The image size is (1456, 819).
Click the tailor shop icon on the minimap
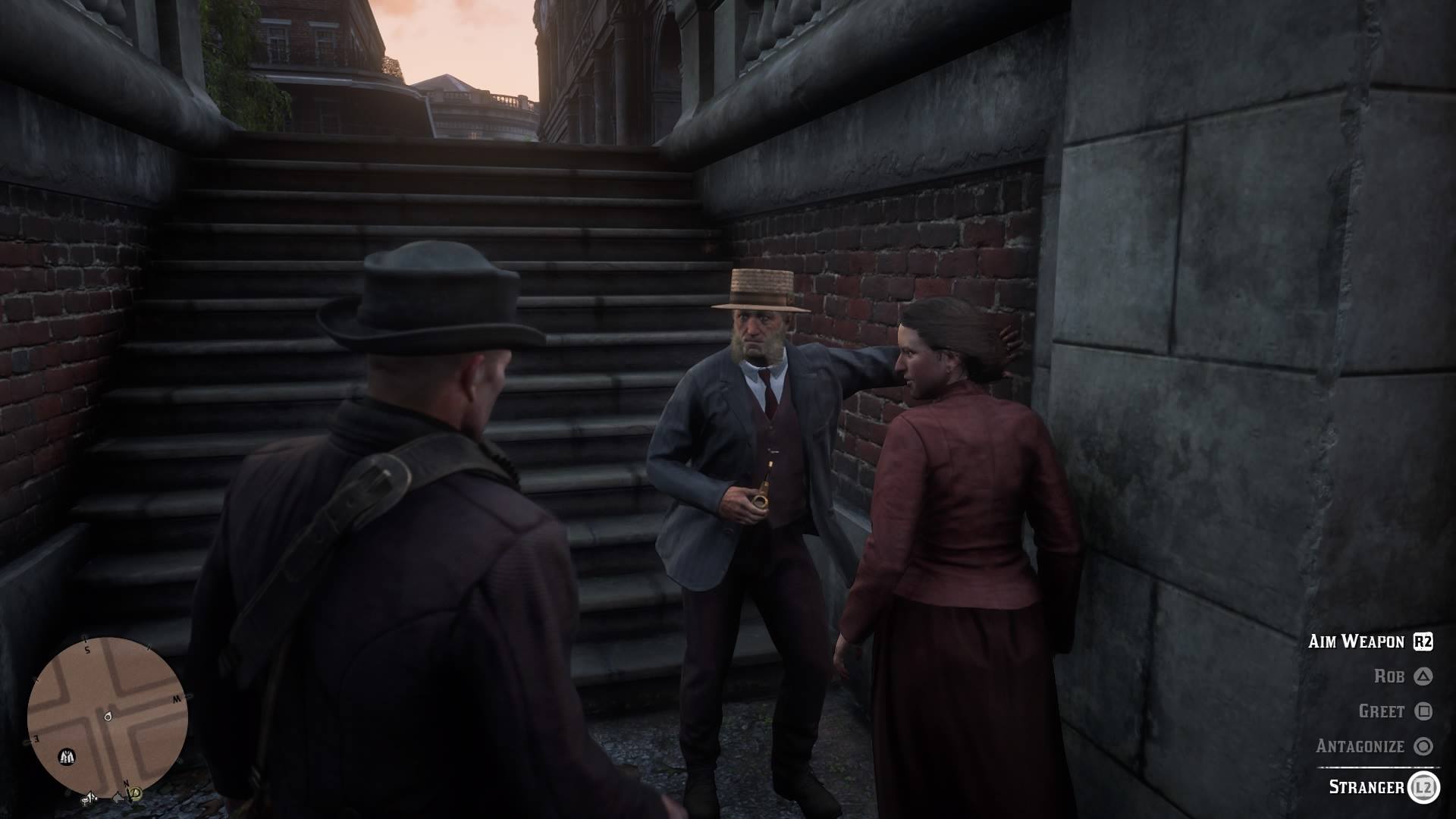pos(67,757)
